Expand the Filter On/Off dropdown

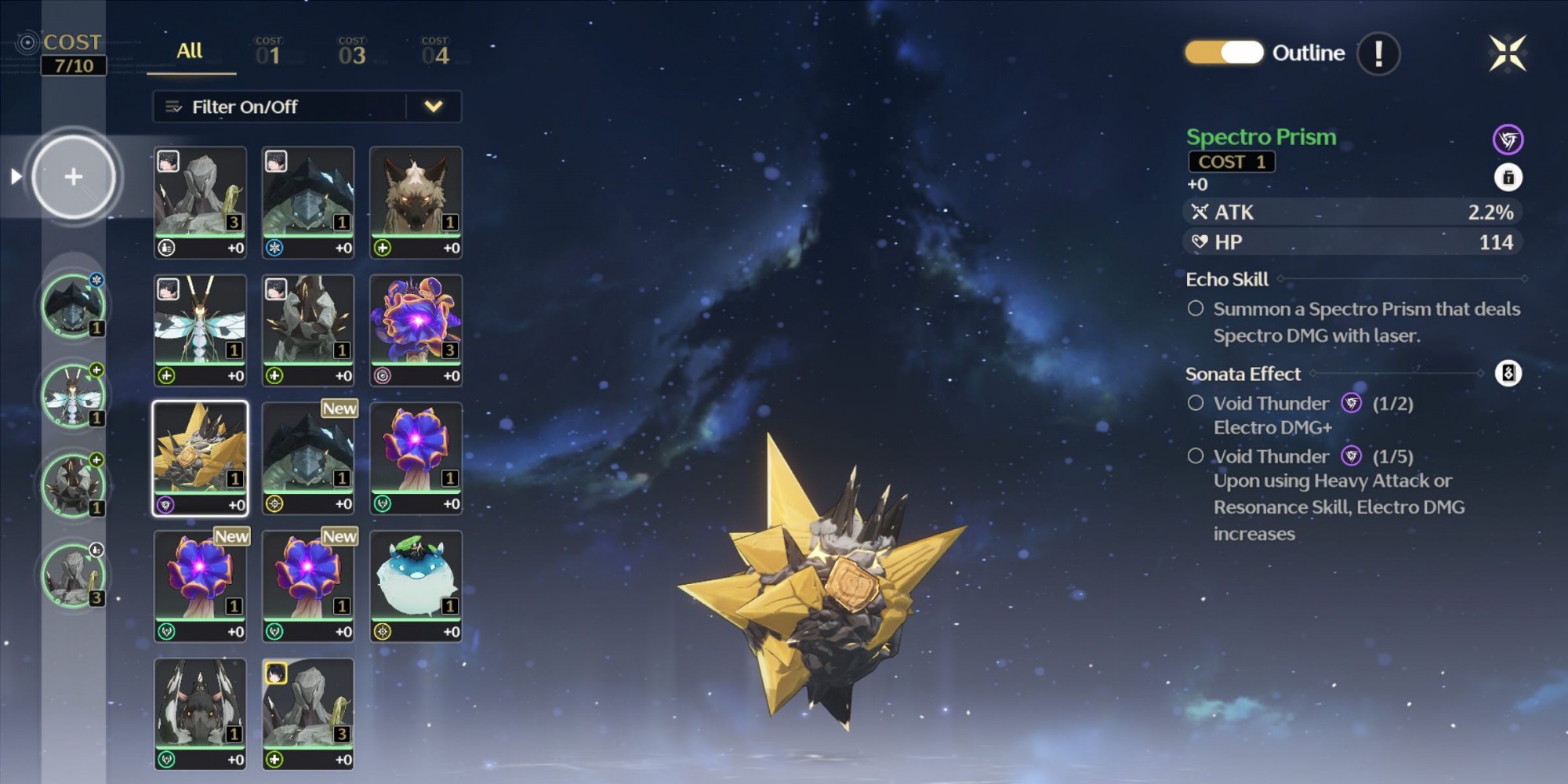click(x=434, y=107)
